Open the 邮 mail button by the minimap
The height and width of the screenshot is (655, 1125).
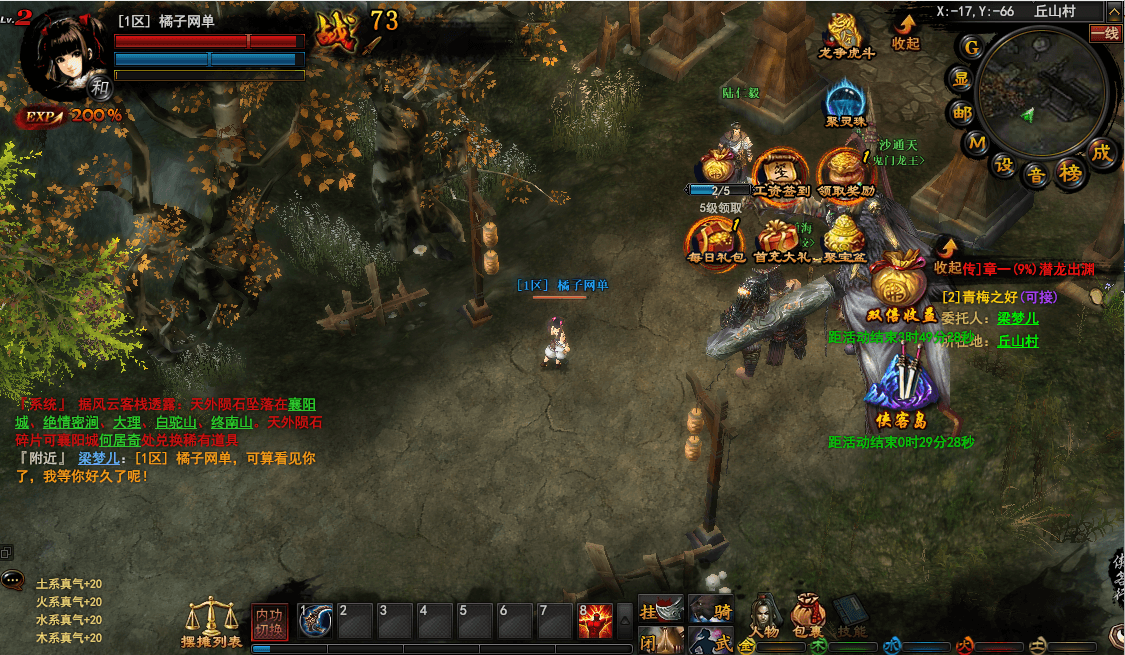click(x=962, y=113)
